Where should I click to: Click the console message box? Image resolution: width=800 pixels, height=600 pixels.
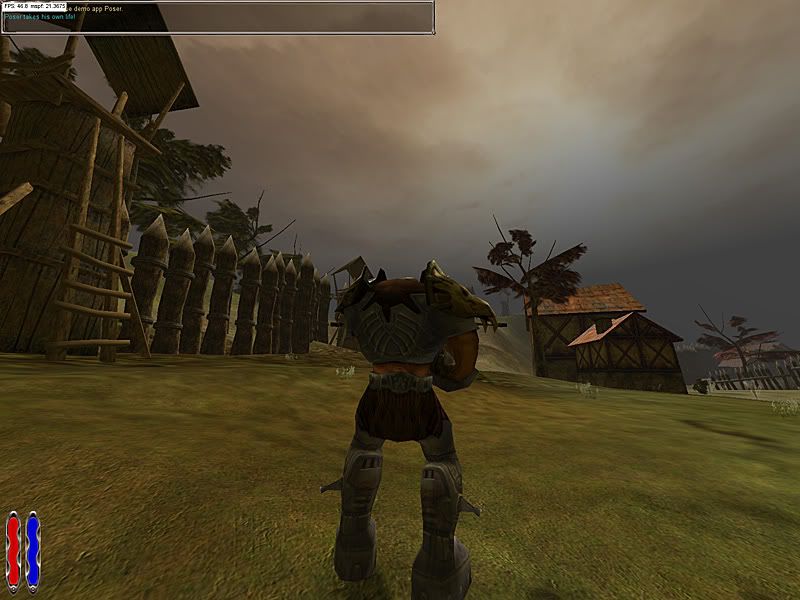[x=217, y=18]
